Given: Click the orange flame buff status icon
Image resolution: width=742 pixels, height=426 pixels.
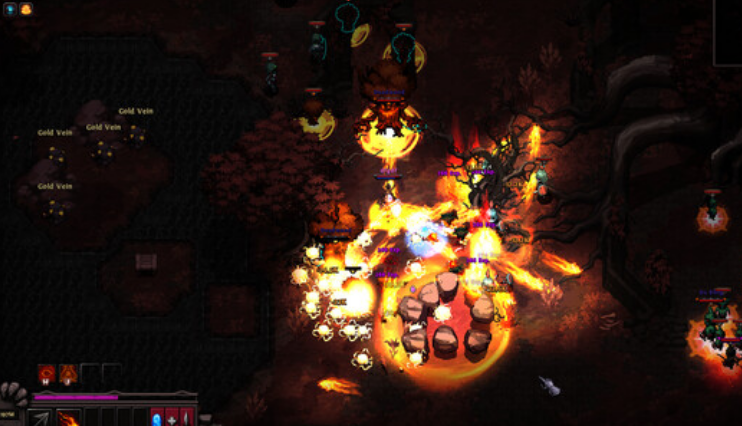Looking at the screenshot, I should click(x=25, y=9).
